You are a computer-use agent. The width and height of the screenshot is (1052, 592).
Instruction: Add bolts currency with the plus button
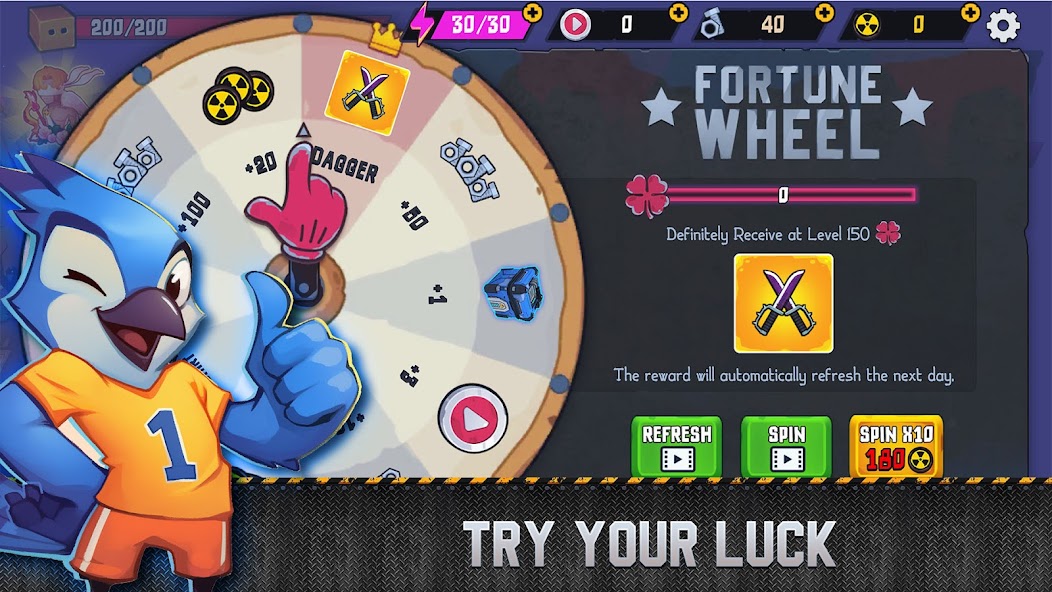824,13
